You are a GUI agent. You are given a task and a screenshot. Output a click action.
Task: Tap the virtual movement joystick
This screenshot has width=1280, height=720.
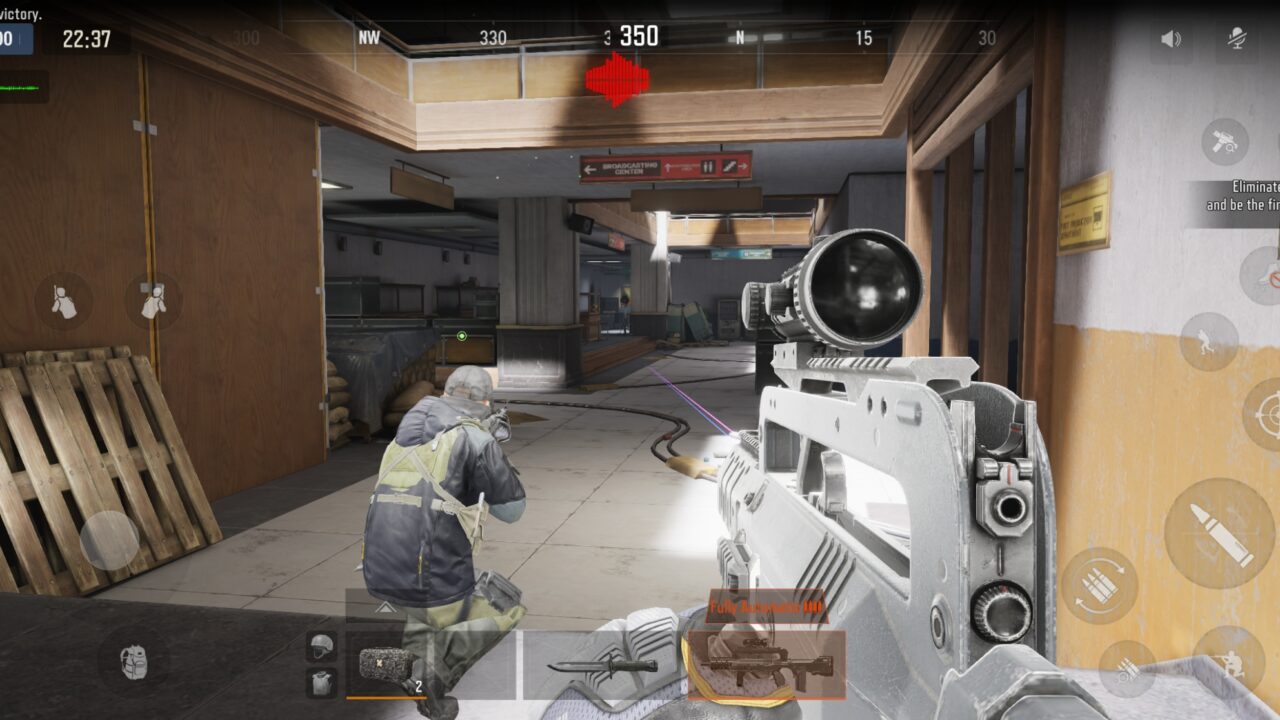109,541
